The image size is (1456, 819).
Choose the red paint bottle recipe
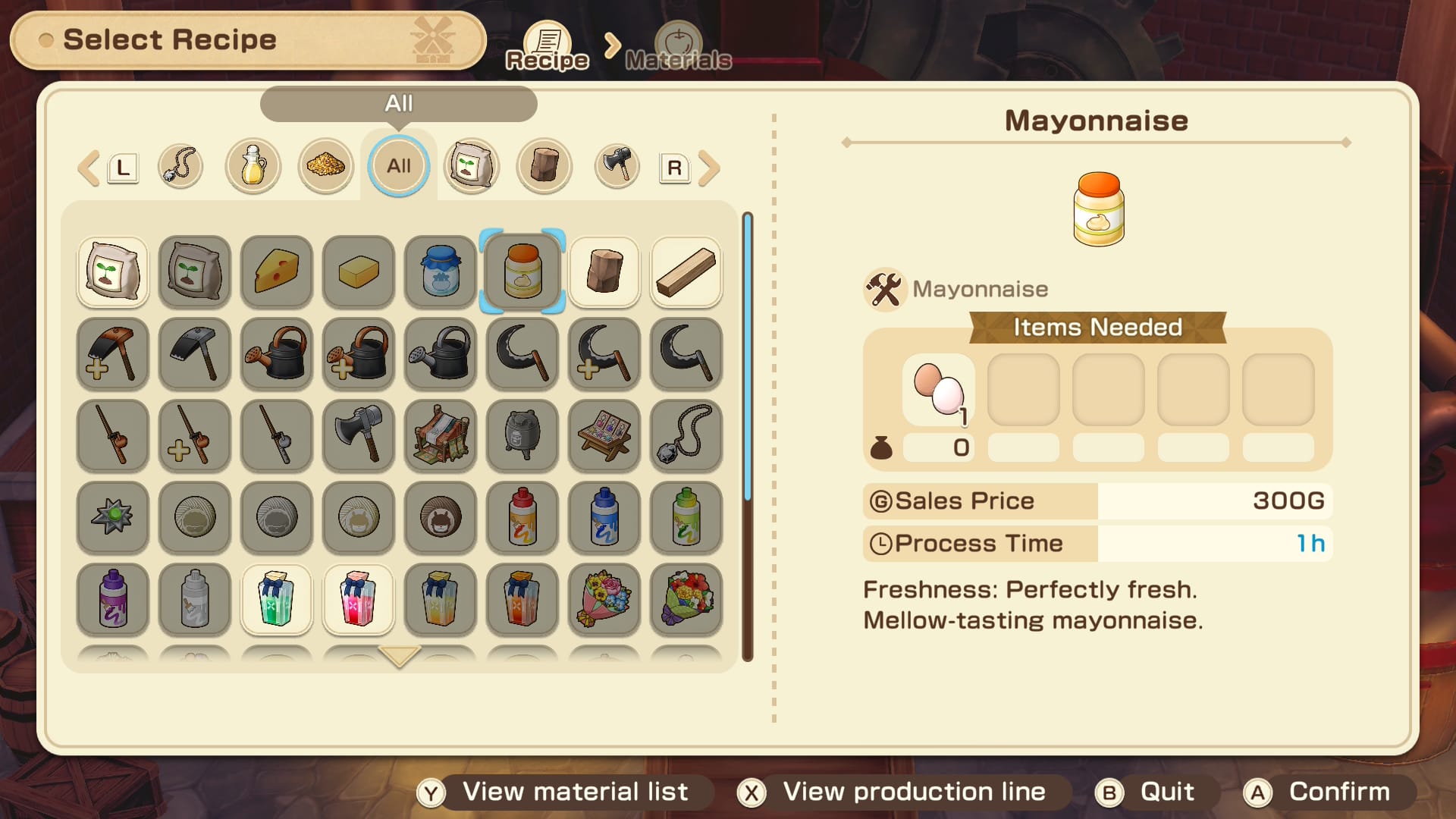522,517
